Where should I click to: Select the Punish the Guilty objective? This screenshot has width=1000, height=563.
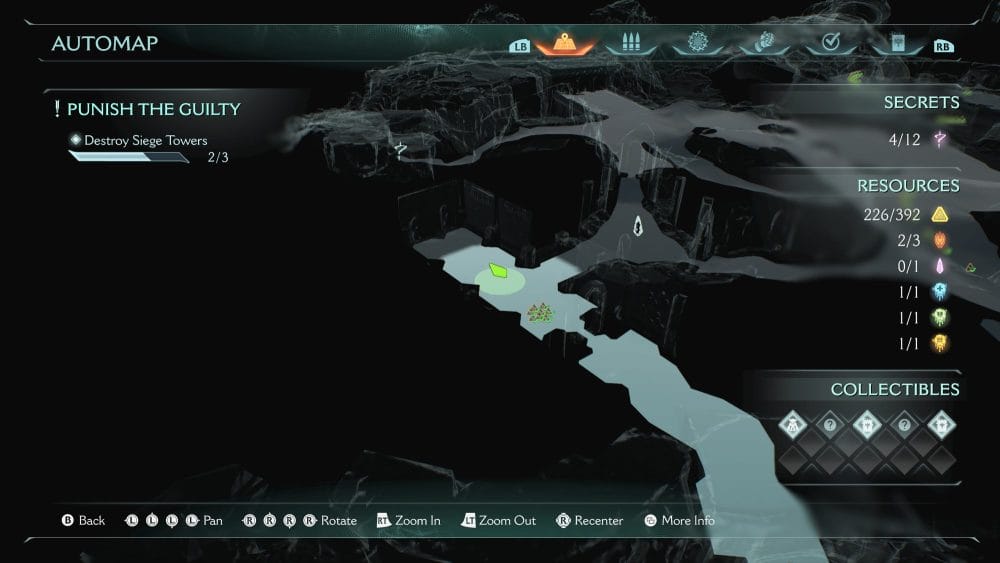153,109
